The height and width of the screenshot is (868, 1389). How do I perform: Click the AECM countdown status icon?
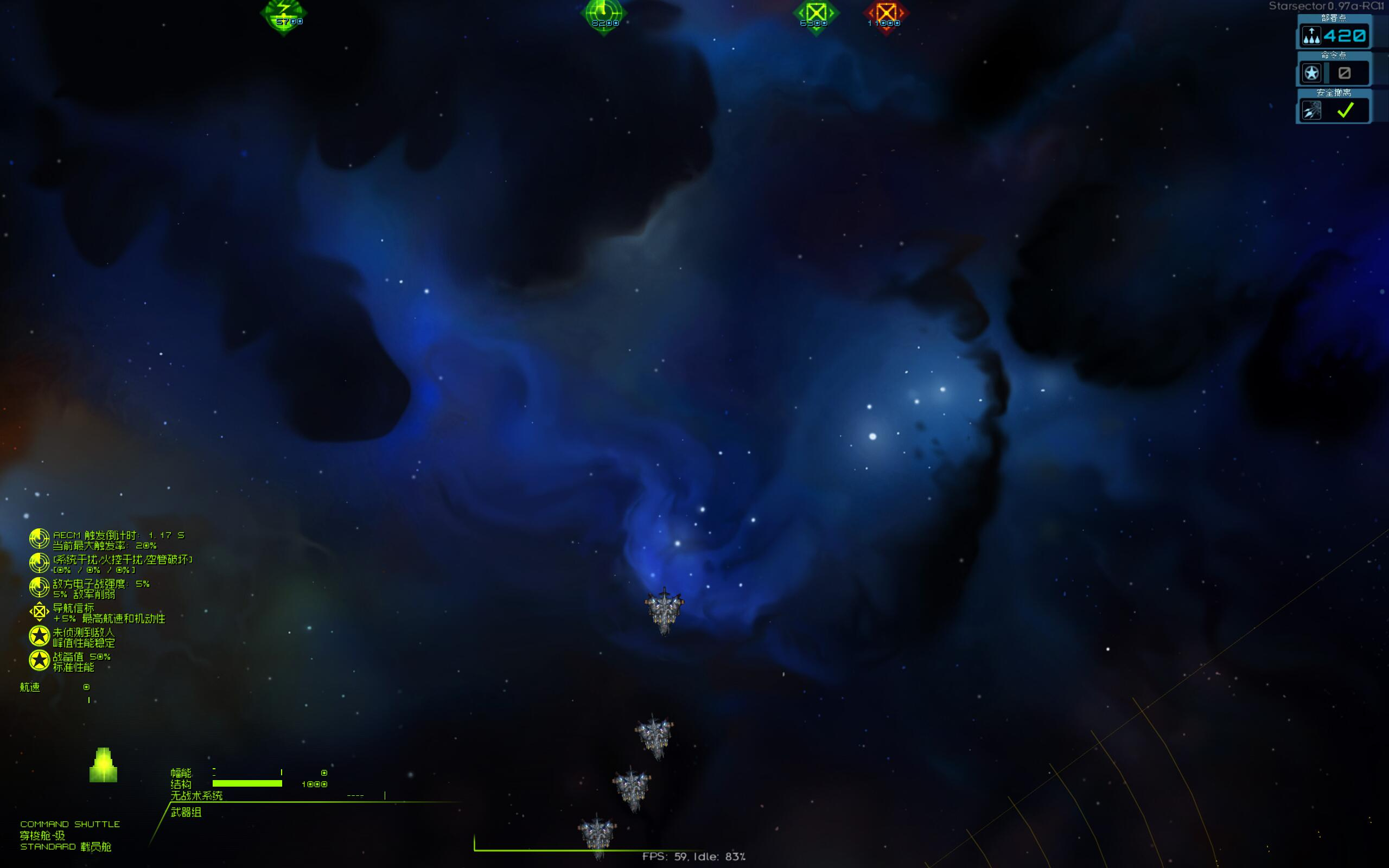click(x=39, y=539)
